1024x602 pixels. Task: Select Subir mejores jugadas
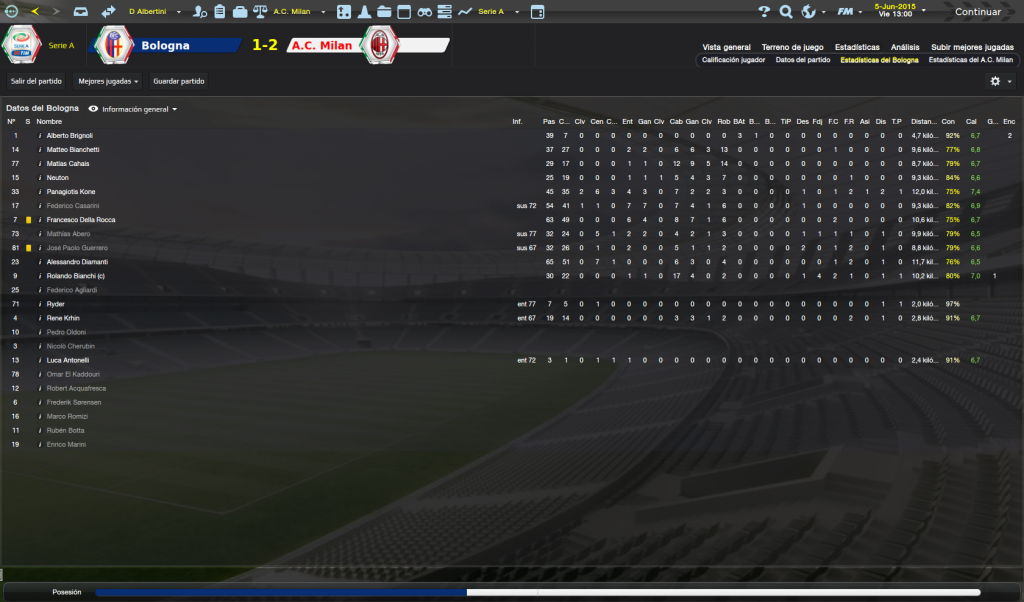[x=972, y=47]
